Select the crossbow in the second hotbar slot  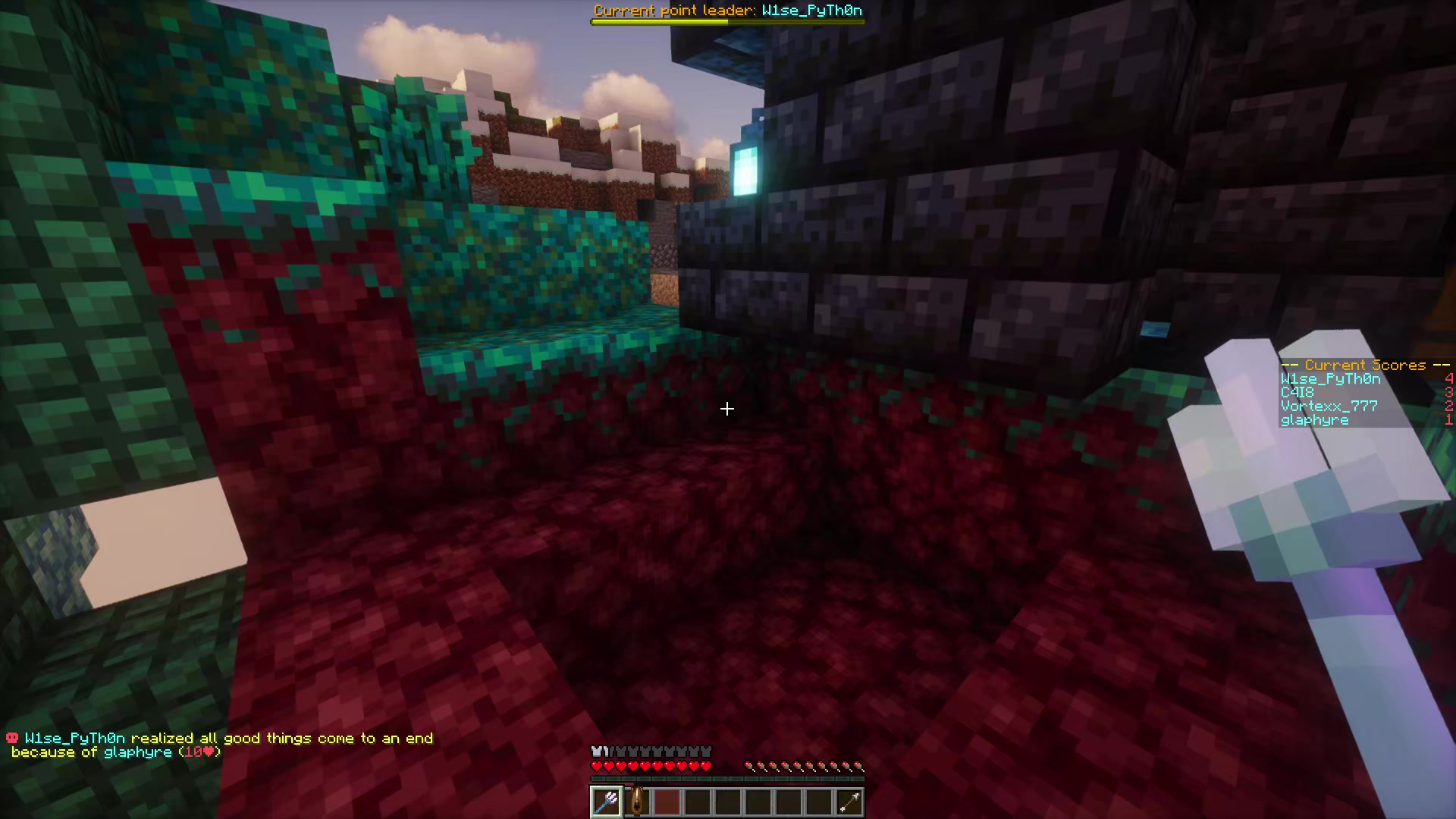coord(636,802)
